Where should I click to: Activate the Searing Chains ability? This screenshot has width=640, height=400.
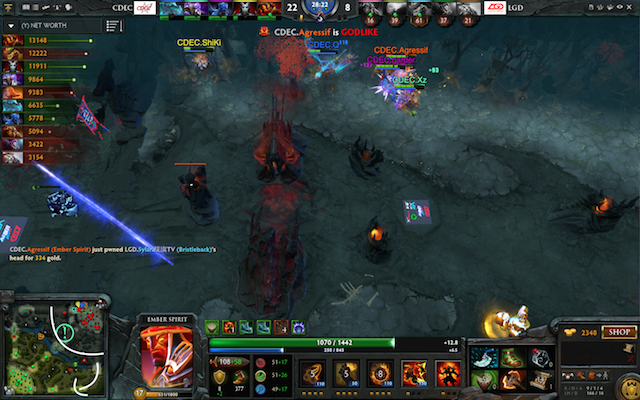[311, 373]
